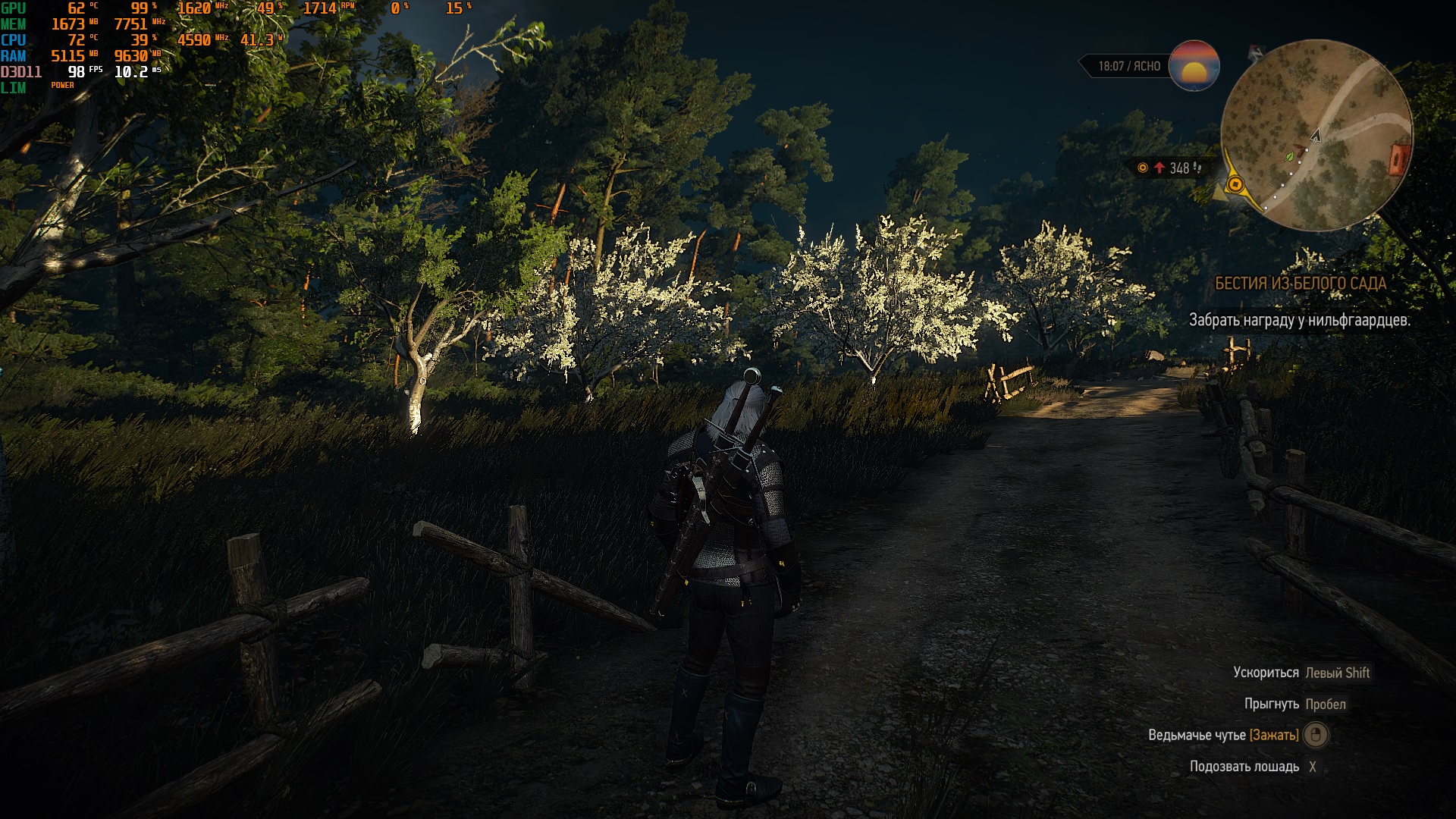Select the weather sunset icon
The image size is (1456, 819).
click(1194, 66)
